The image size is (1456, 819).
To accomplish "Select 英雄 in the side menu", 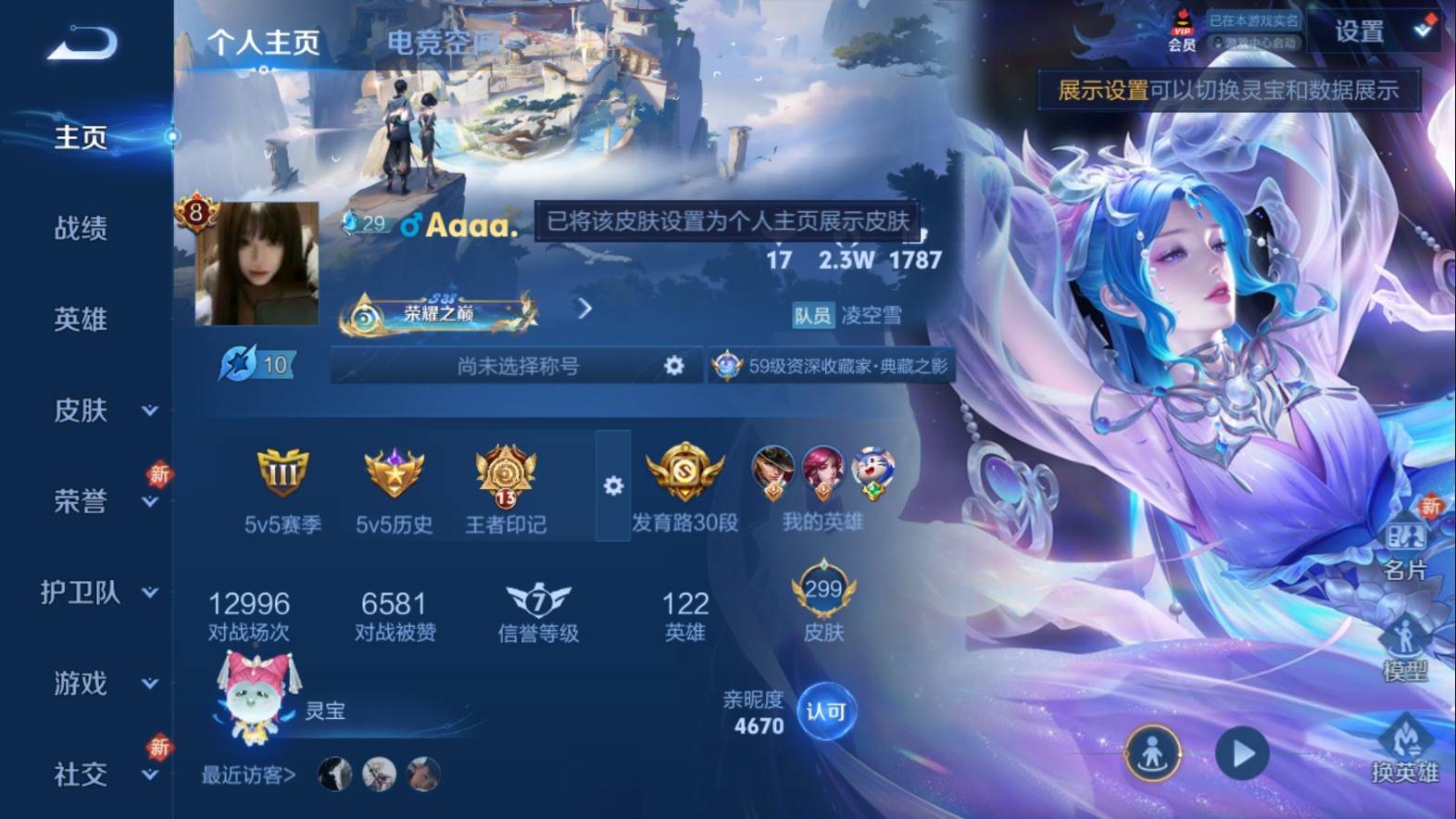I will [x=81, y=320].
